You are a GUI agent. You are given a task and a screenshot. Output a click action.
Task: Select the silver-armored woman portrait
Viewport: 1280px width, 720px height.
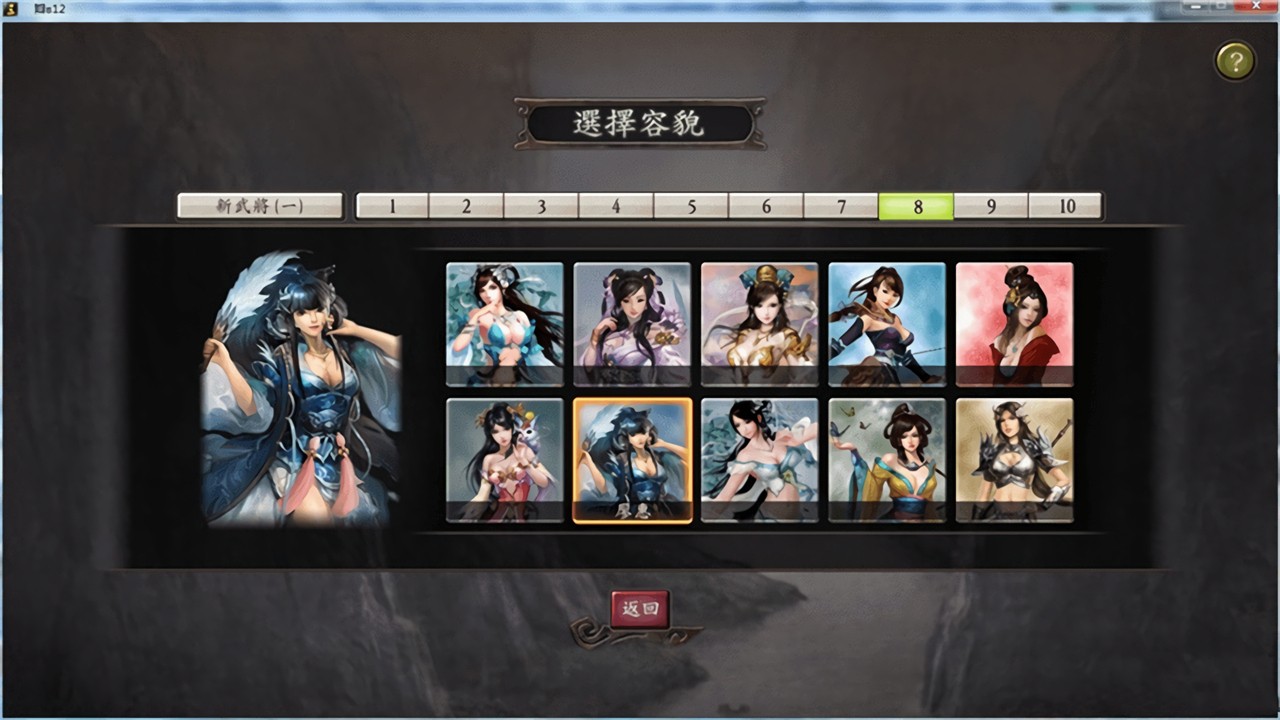coord(1014,460)
